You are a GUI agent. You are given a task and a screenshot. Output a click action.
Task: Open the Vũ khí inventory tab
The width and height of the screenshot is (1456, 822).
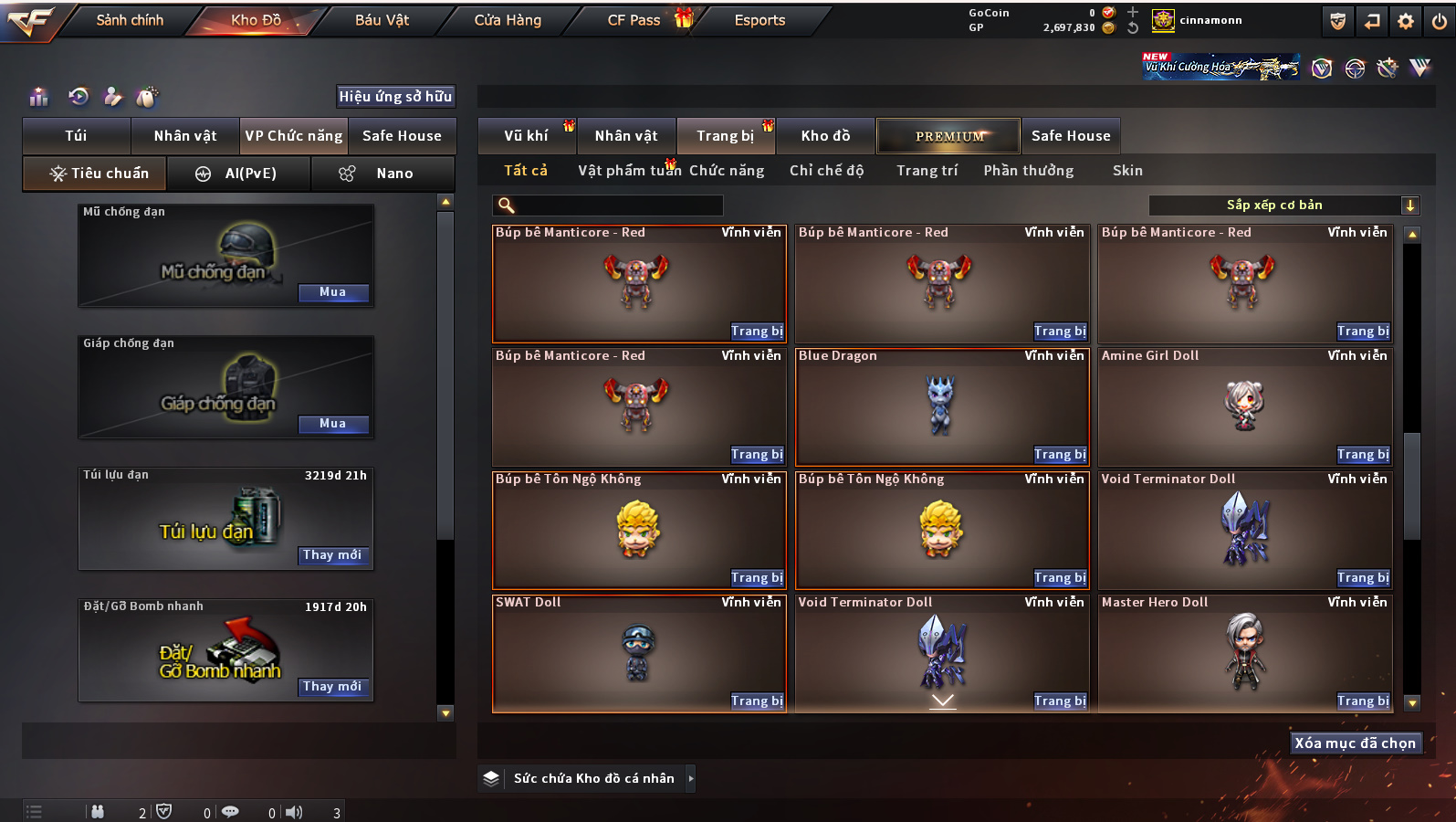coord(526,136)
